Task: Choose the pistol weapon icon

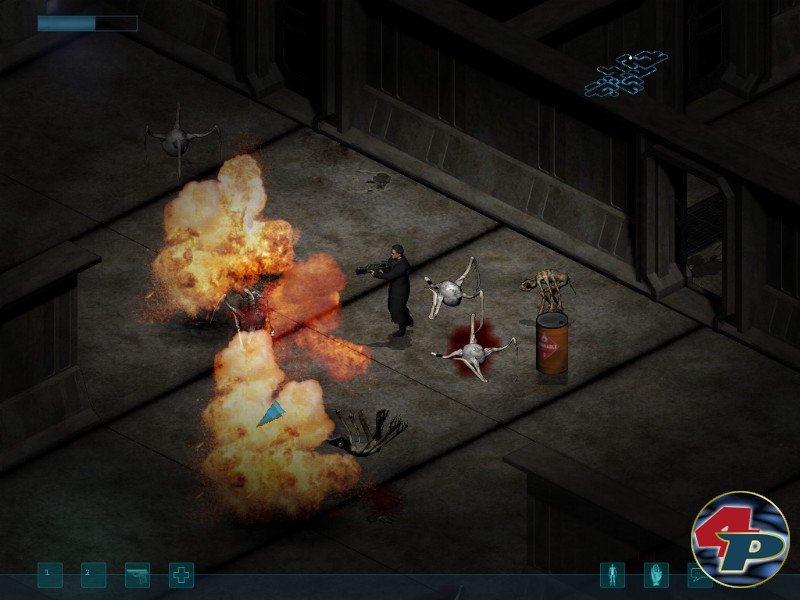Action: (137, 575)
